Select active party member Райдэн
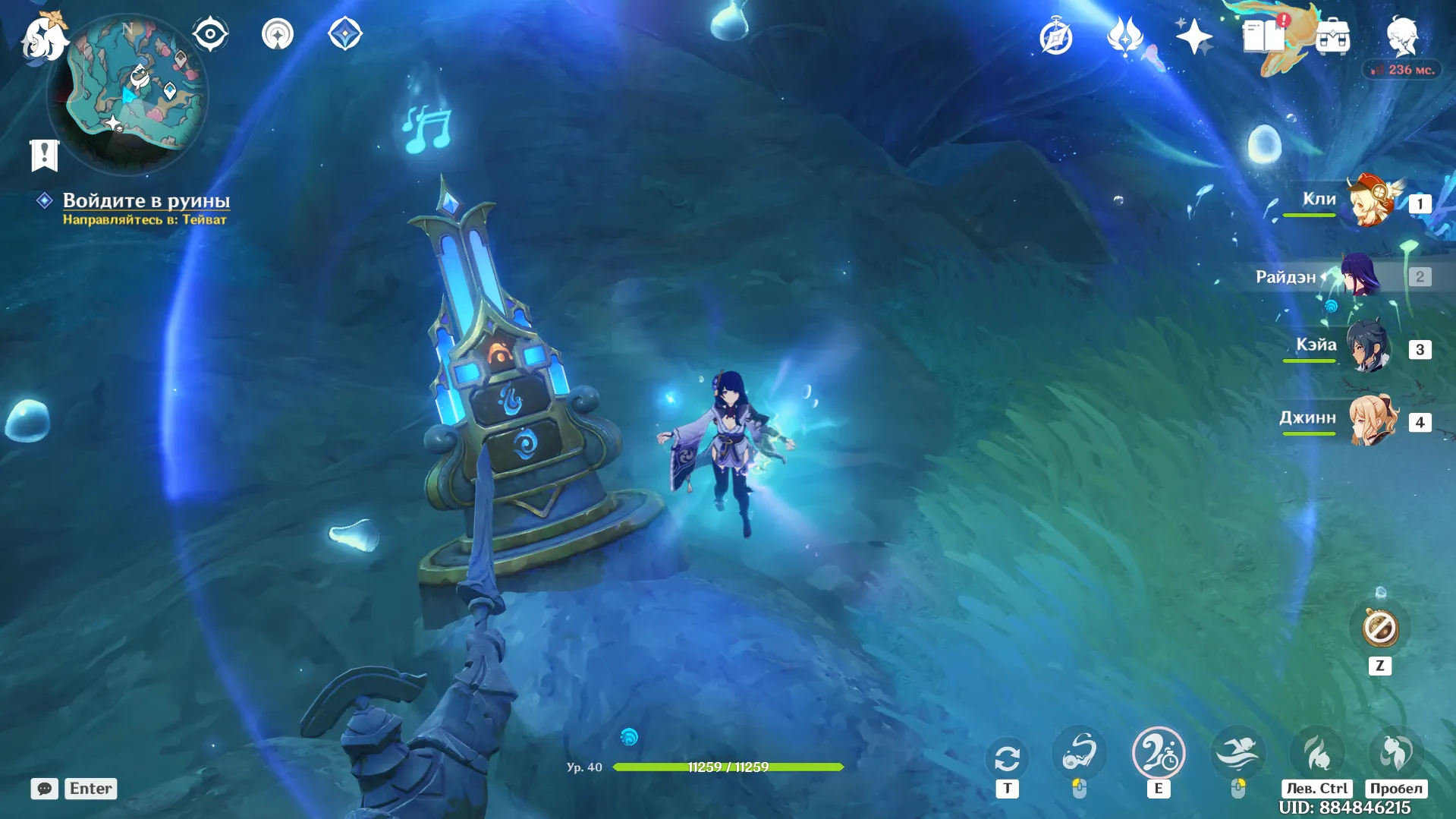 click(1360, 276)
